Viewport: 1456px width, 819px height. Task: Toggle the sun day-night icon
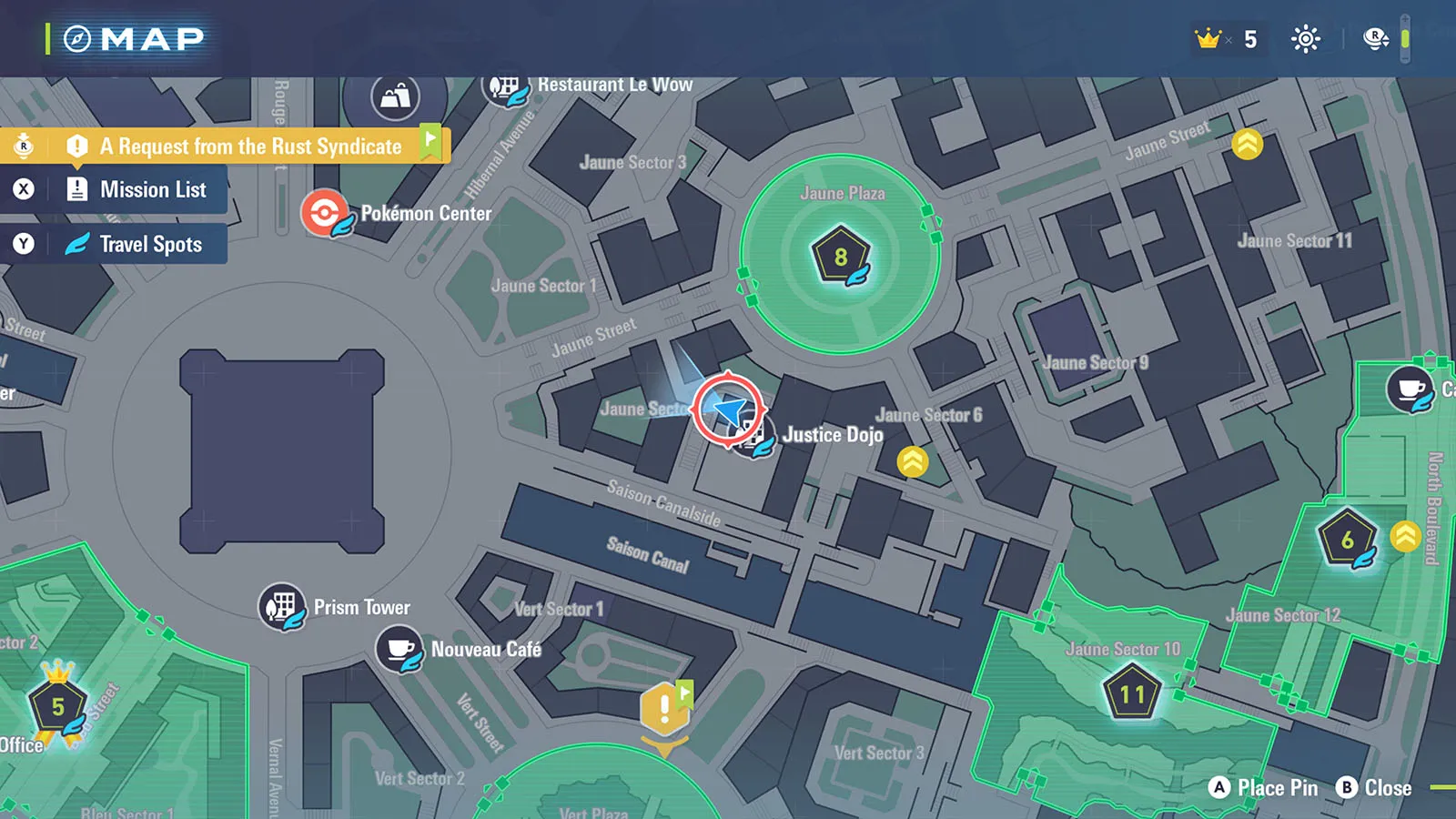click(x=1306, y=39)
